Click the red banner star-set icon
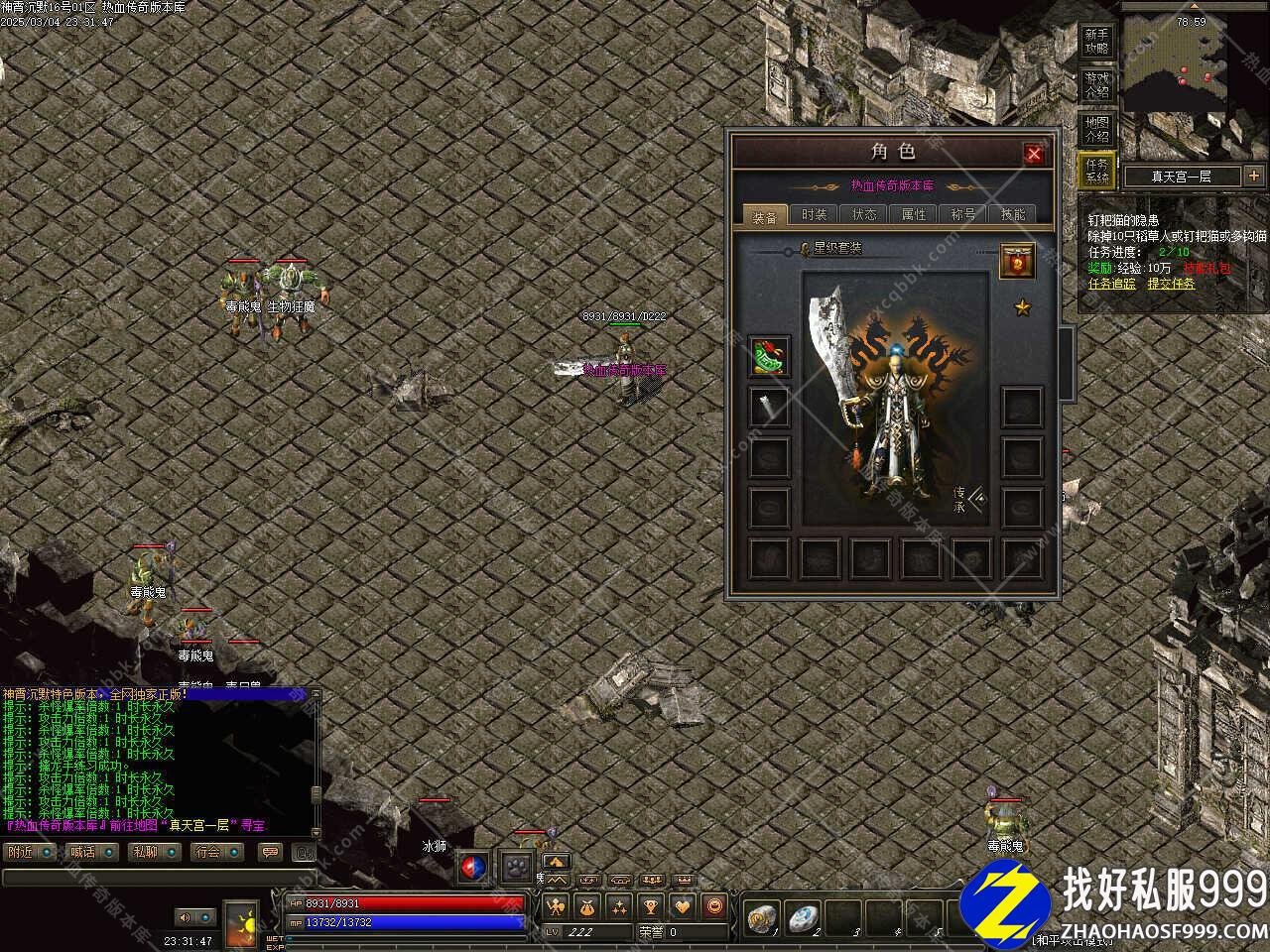Screen dimensions: 1270x952 [x=1017, y=261]
